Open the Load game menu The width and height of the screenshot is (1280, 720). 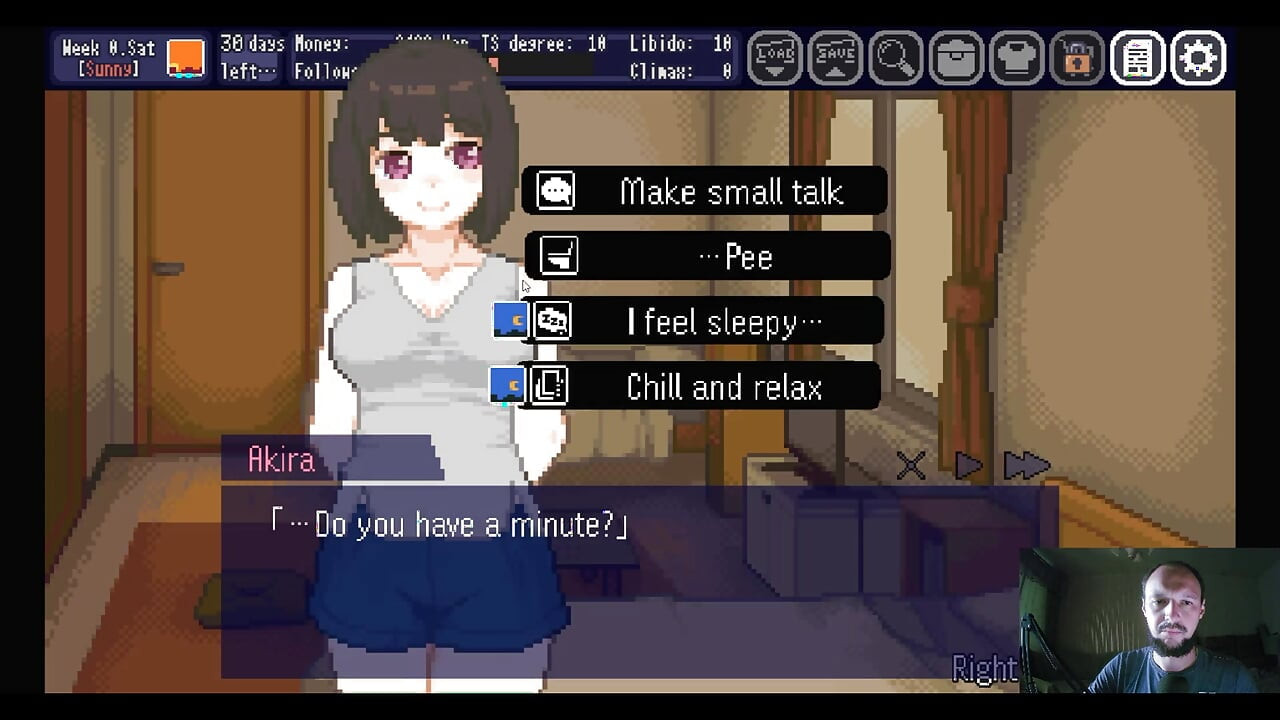(776, 58)
